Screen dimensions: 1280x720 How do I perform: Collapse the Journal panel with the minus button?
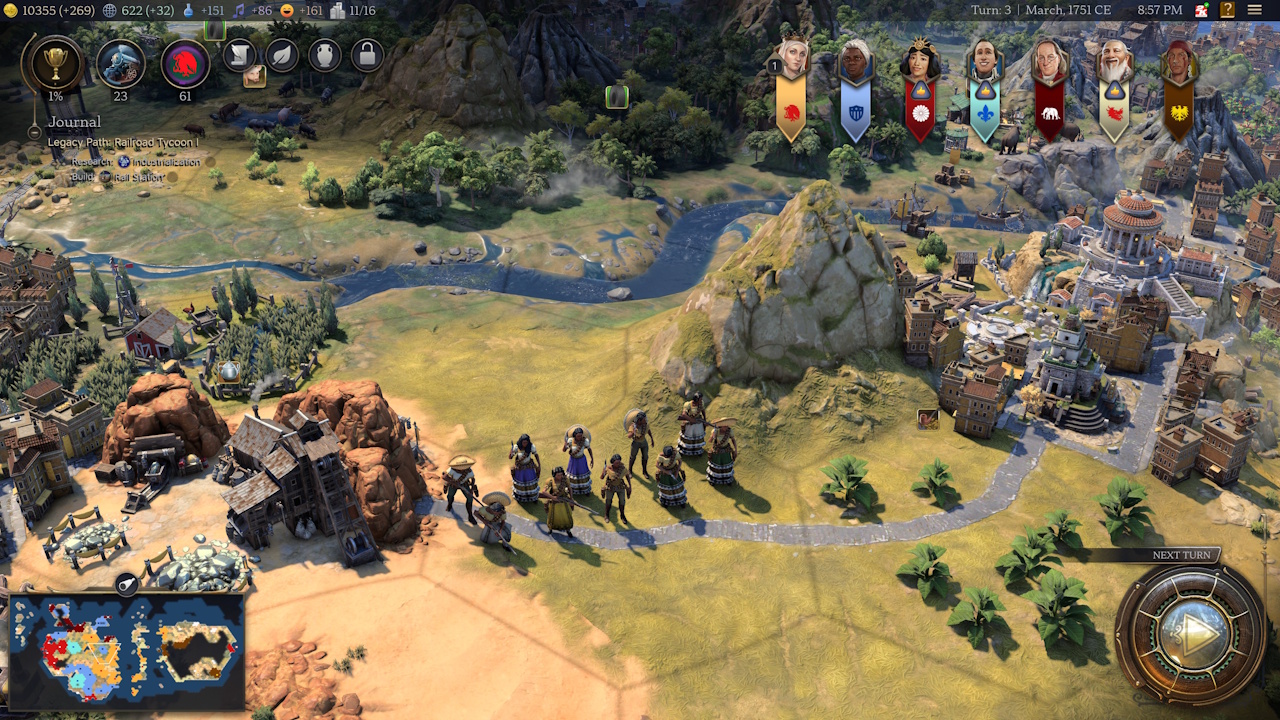(x=34, y=133)
